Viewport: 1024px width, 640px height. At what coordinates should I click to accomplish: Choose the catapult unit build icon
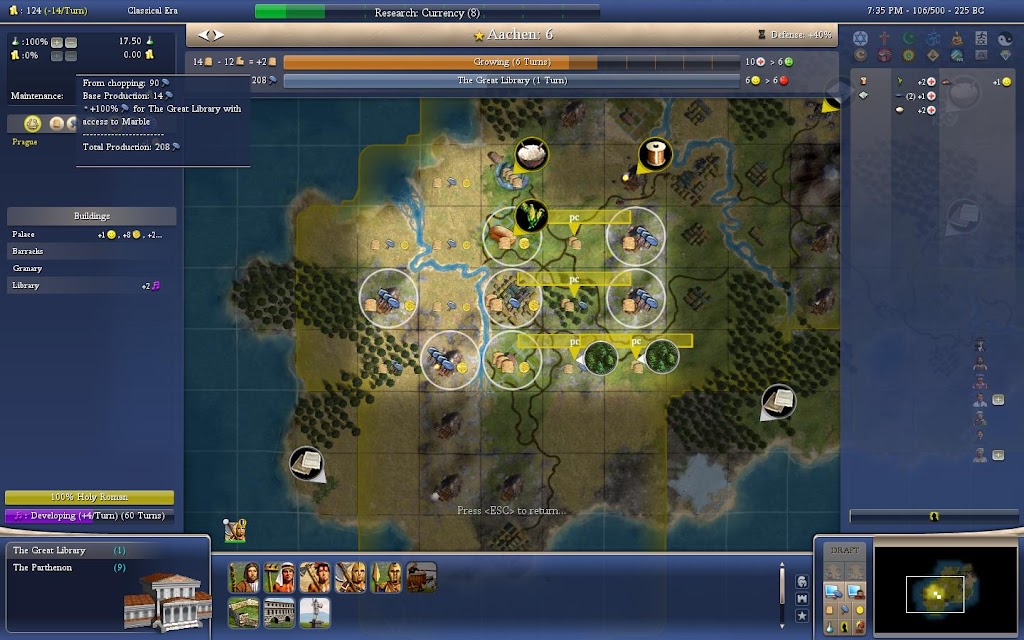tap(421, 577)
